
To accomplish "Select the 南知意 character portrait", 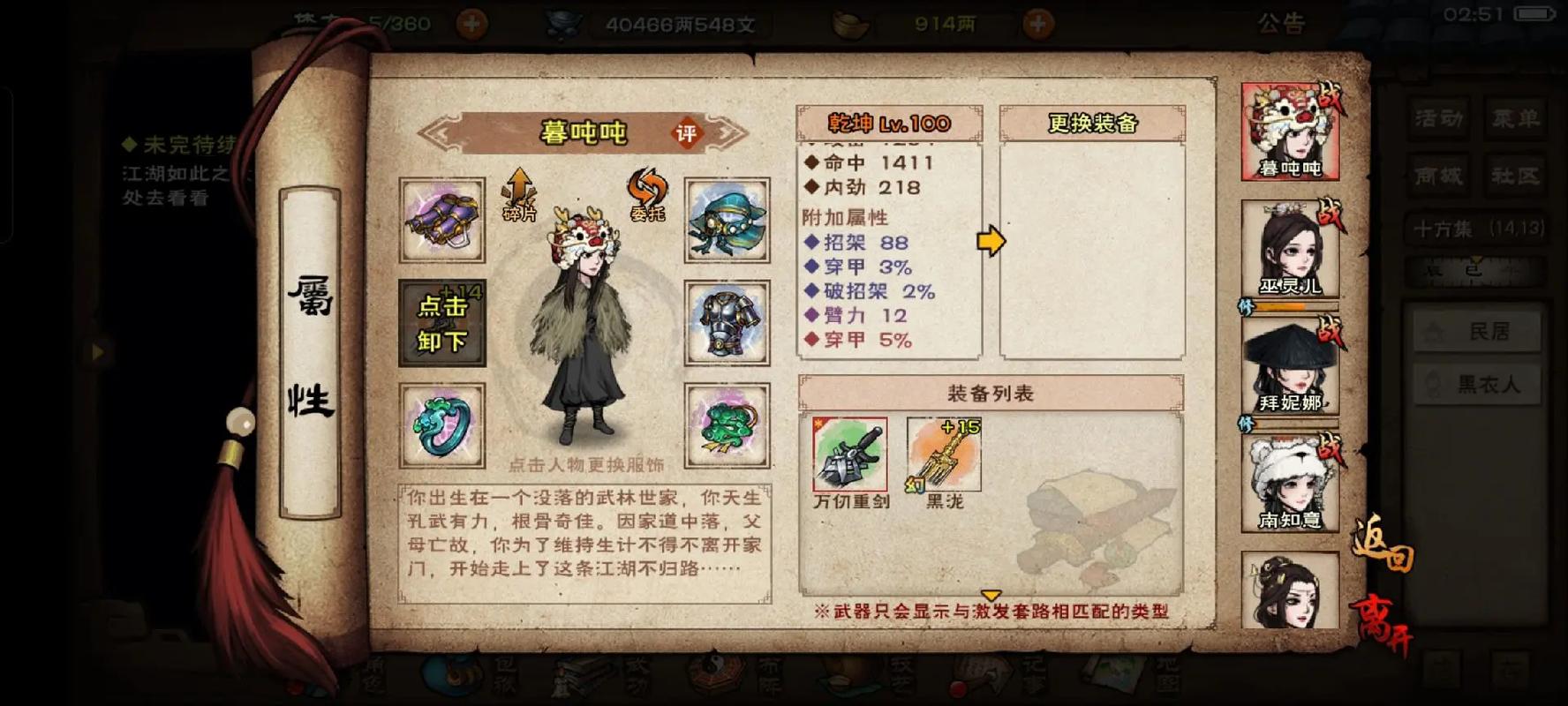I will (x=1288, y=482).
